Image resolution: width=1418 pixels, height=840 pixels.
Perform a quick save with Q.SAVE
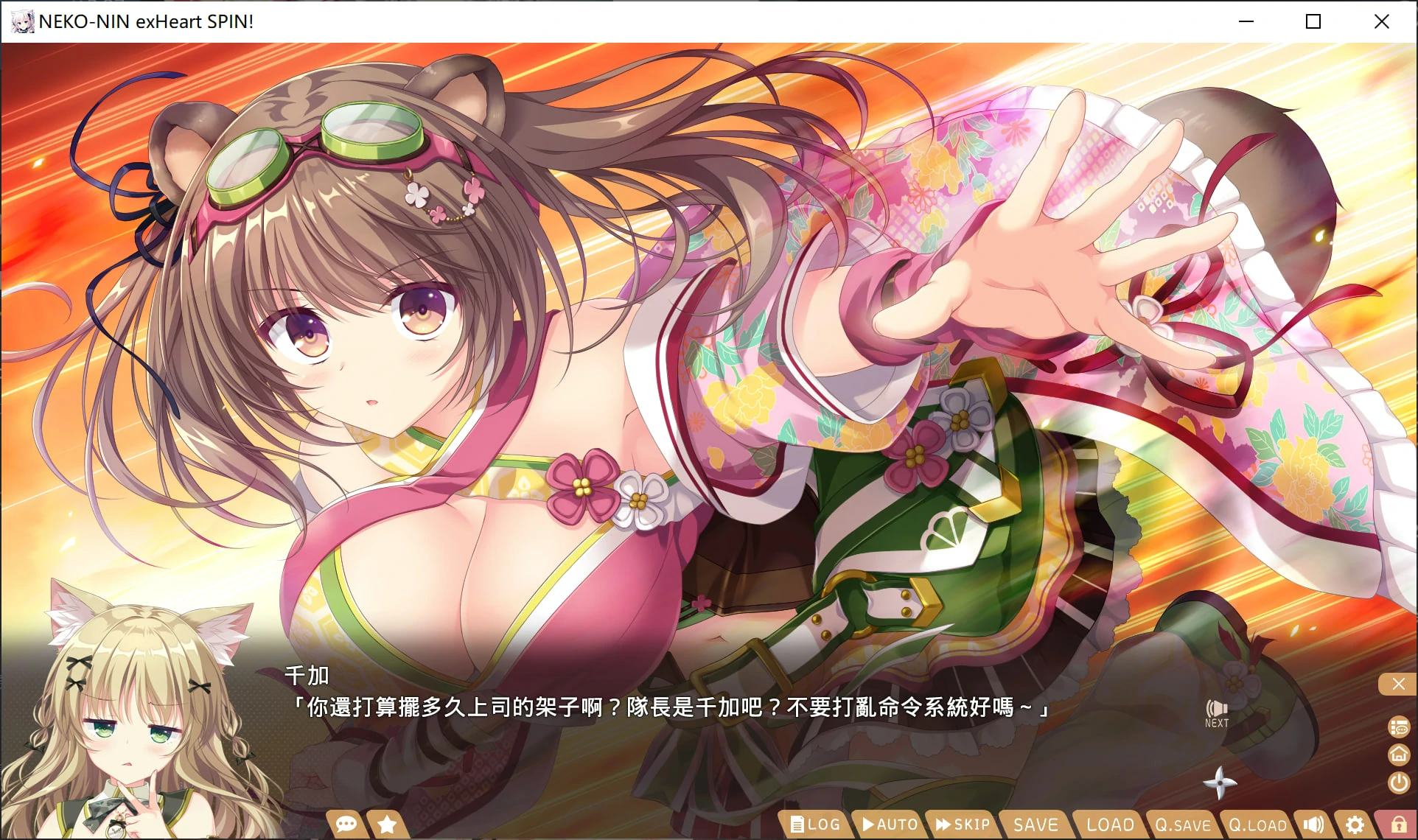click(1183, 825)
